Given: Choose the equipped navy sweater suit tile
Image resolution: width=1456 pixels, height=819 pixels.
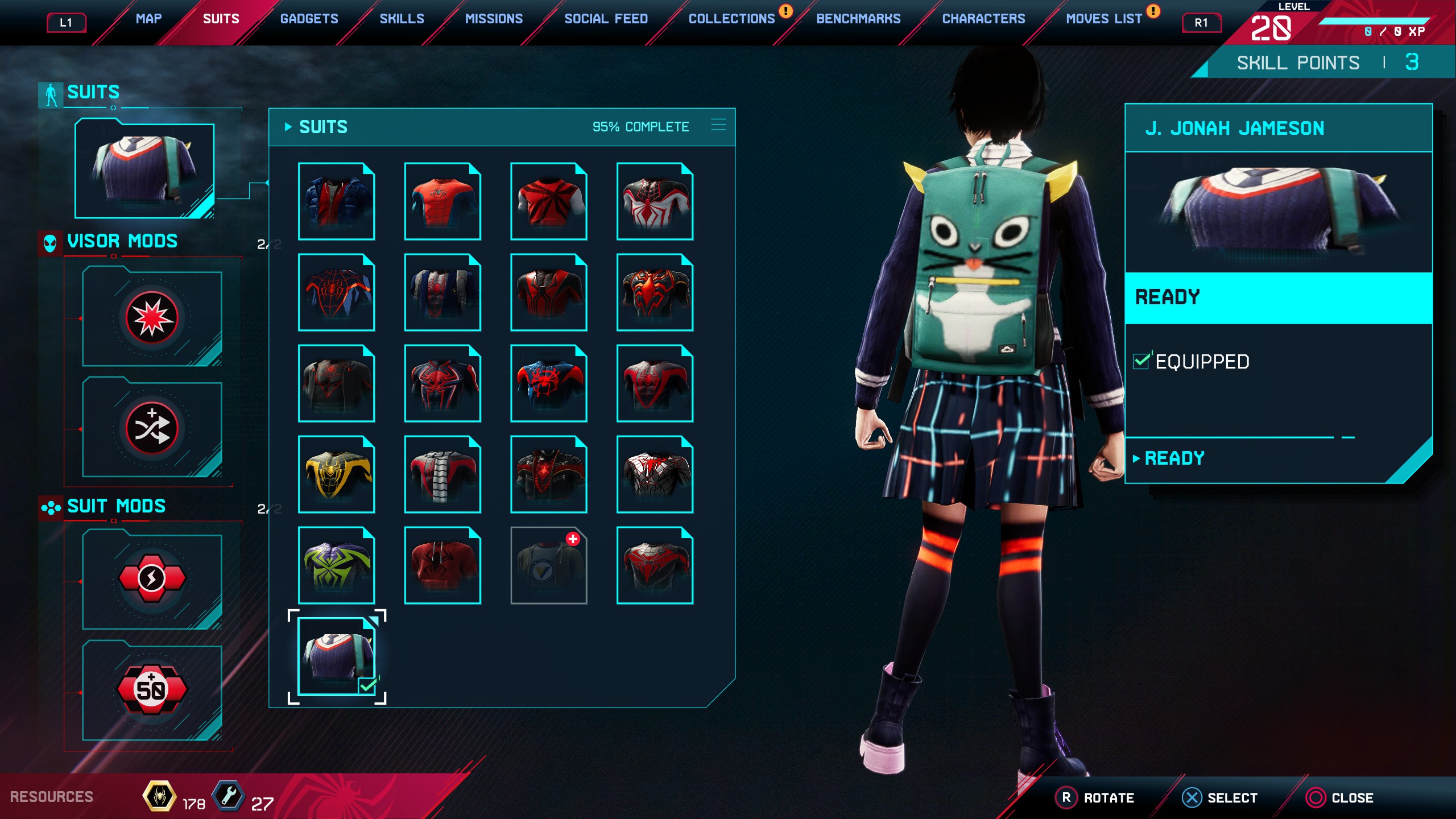Looking at the screenshot, I should pyautogui.click(x=336, y=656).
